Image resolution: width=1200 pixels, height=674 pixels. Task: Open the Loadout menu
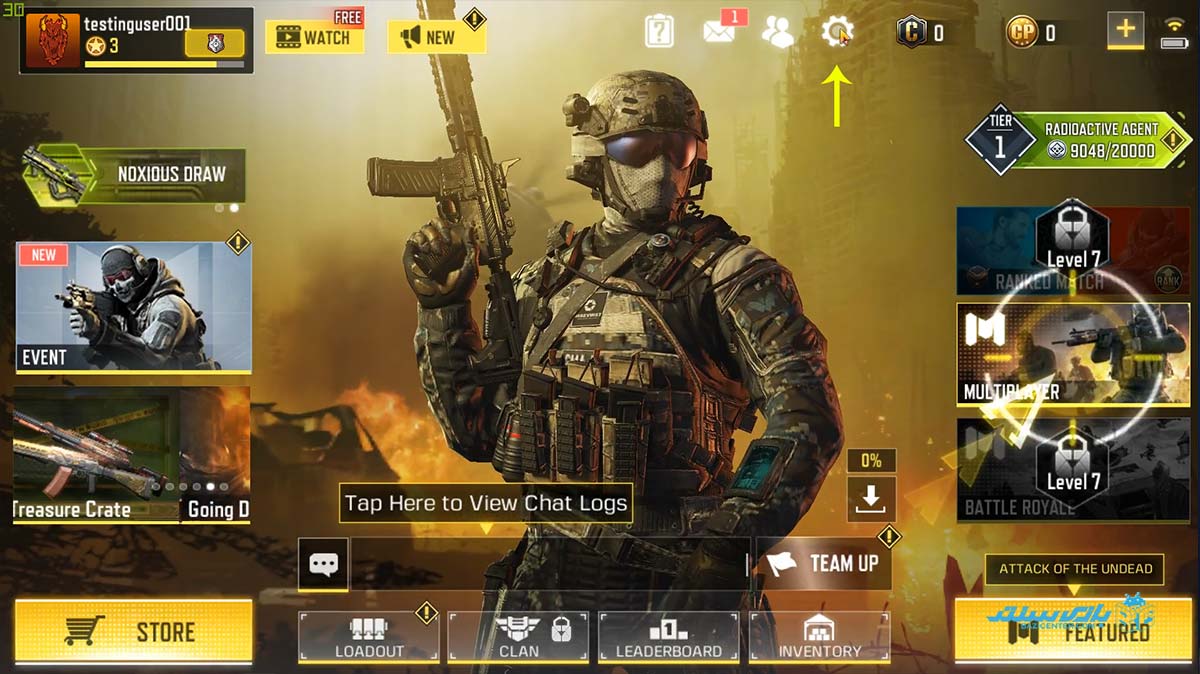tap(369, 637)
